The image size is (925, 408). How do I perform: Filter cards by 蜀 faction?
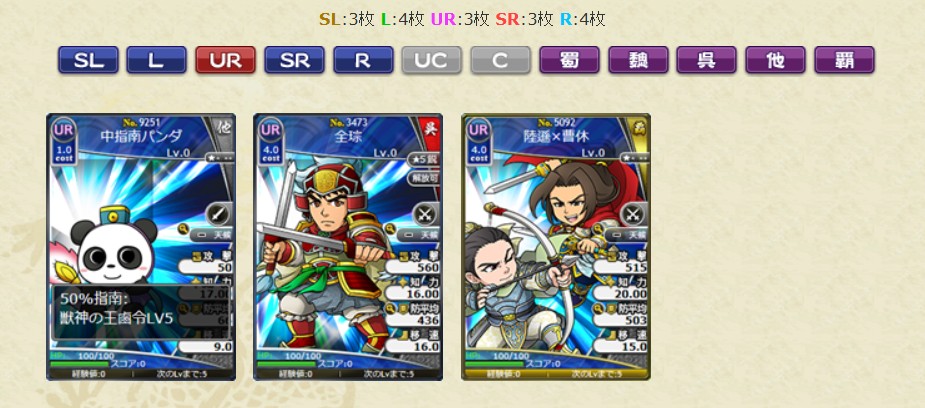pyautogui.click(x=570, y=60)
